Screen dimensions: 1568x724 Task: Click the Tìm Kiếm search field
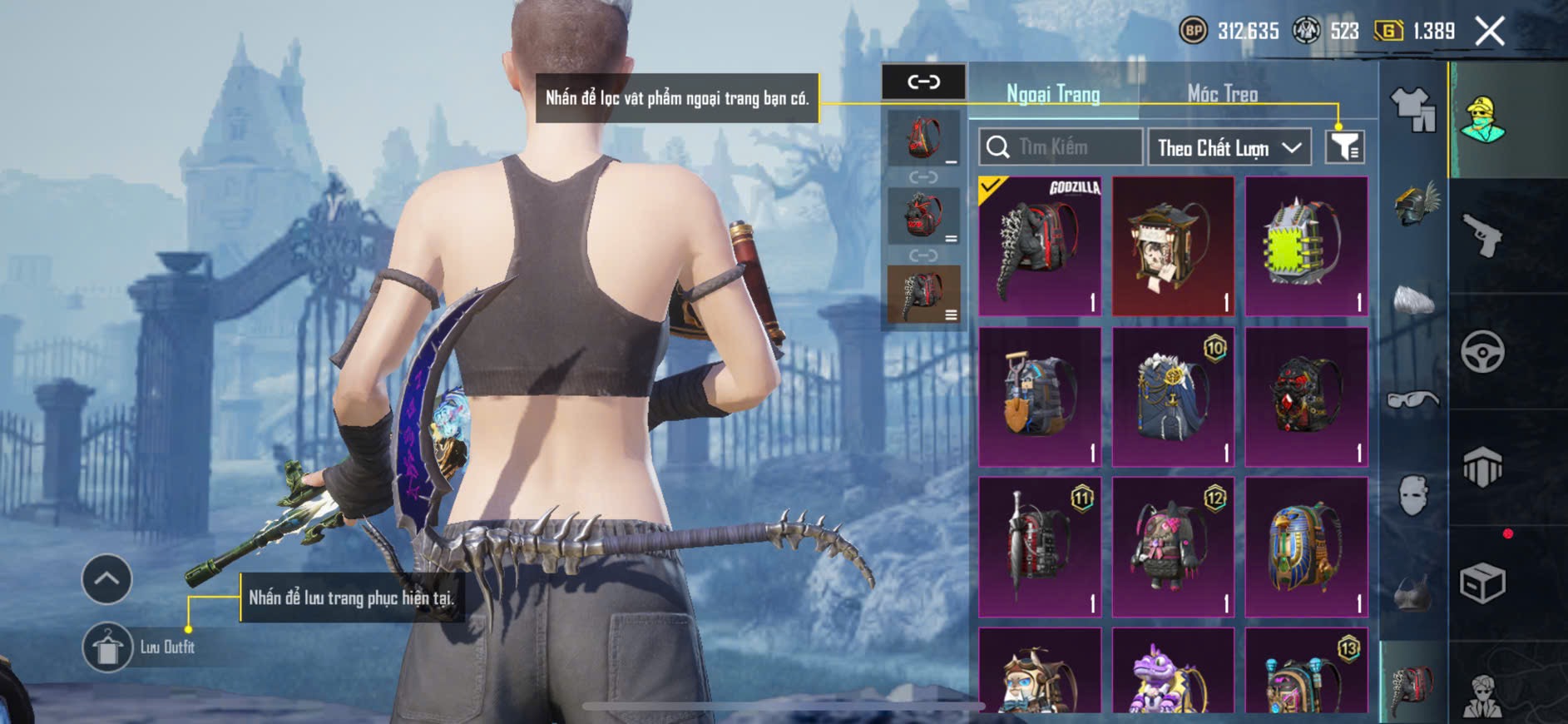[1060, 147]
